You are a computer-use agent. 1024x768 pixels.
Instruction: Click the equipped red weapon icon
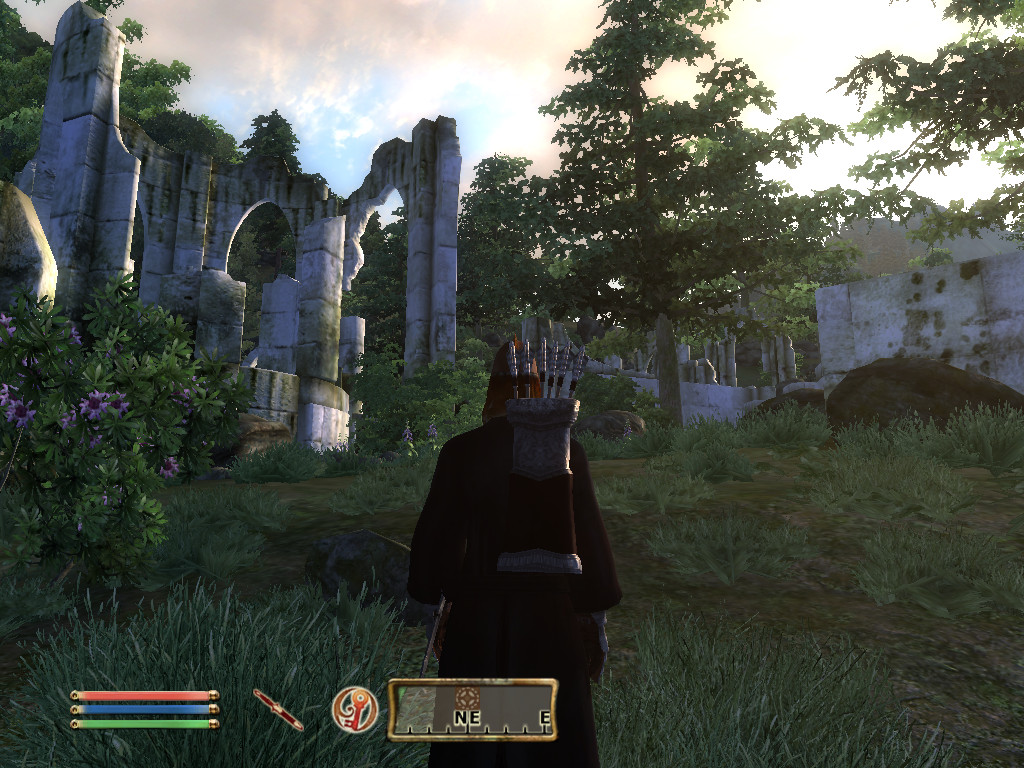tap(278, 709)
